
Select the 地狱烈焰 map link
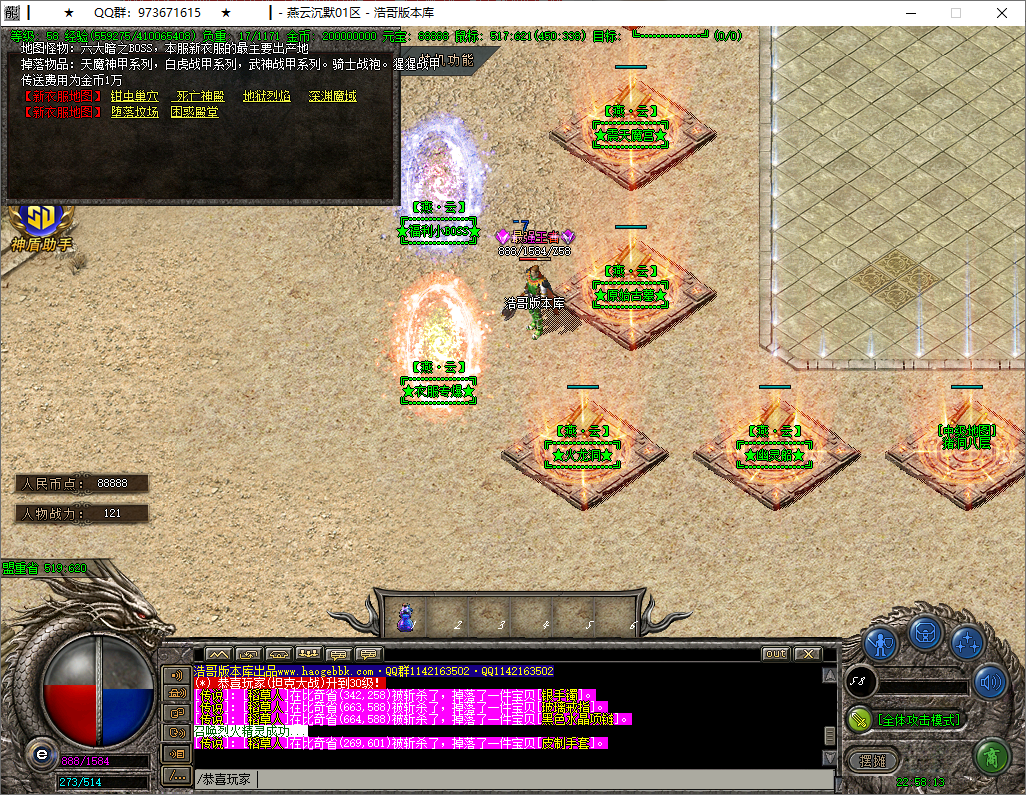pyautogui.click(x=267, y=96)
